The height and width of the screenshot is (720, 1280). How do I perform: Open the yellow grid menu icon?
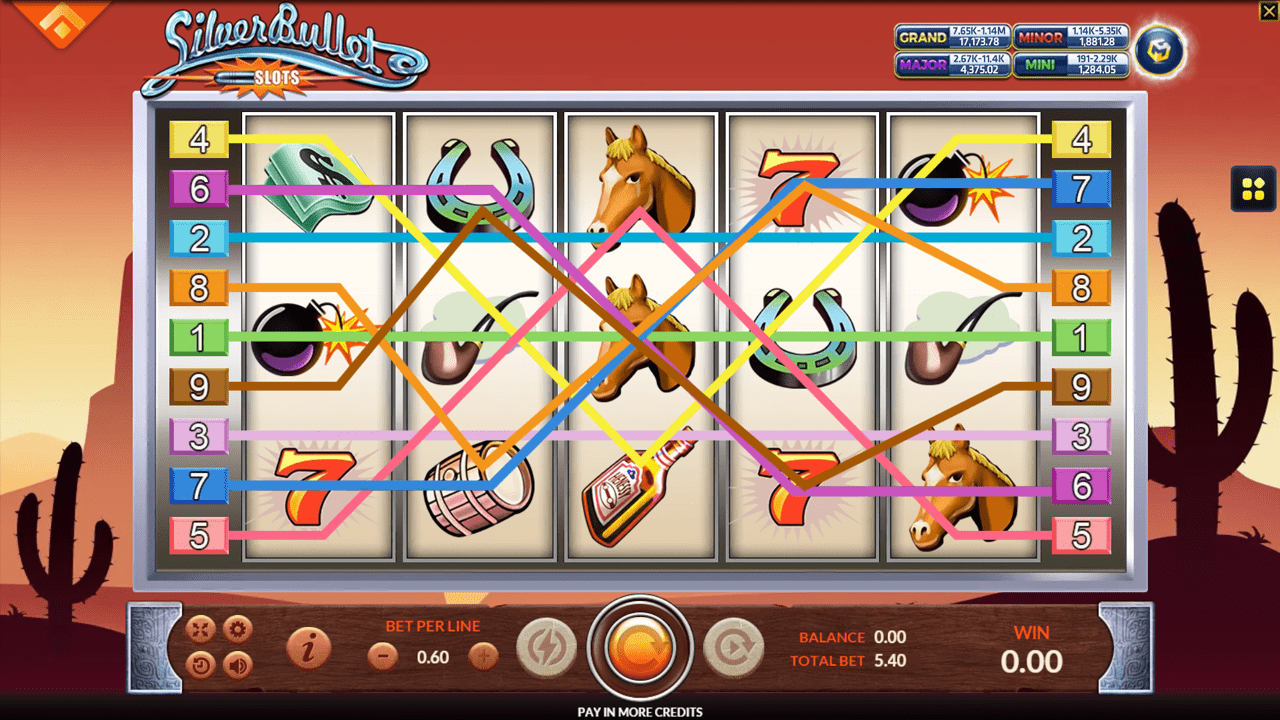pos(1253,188)
